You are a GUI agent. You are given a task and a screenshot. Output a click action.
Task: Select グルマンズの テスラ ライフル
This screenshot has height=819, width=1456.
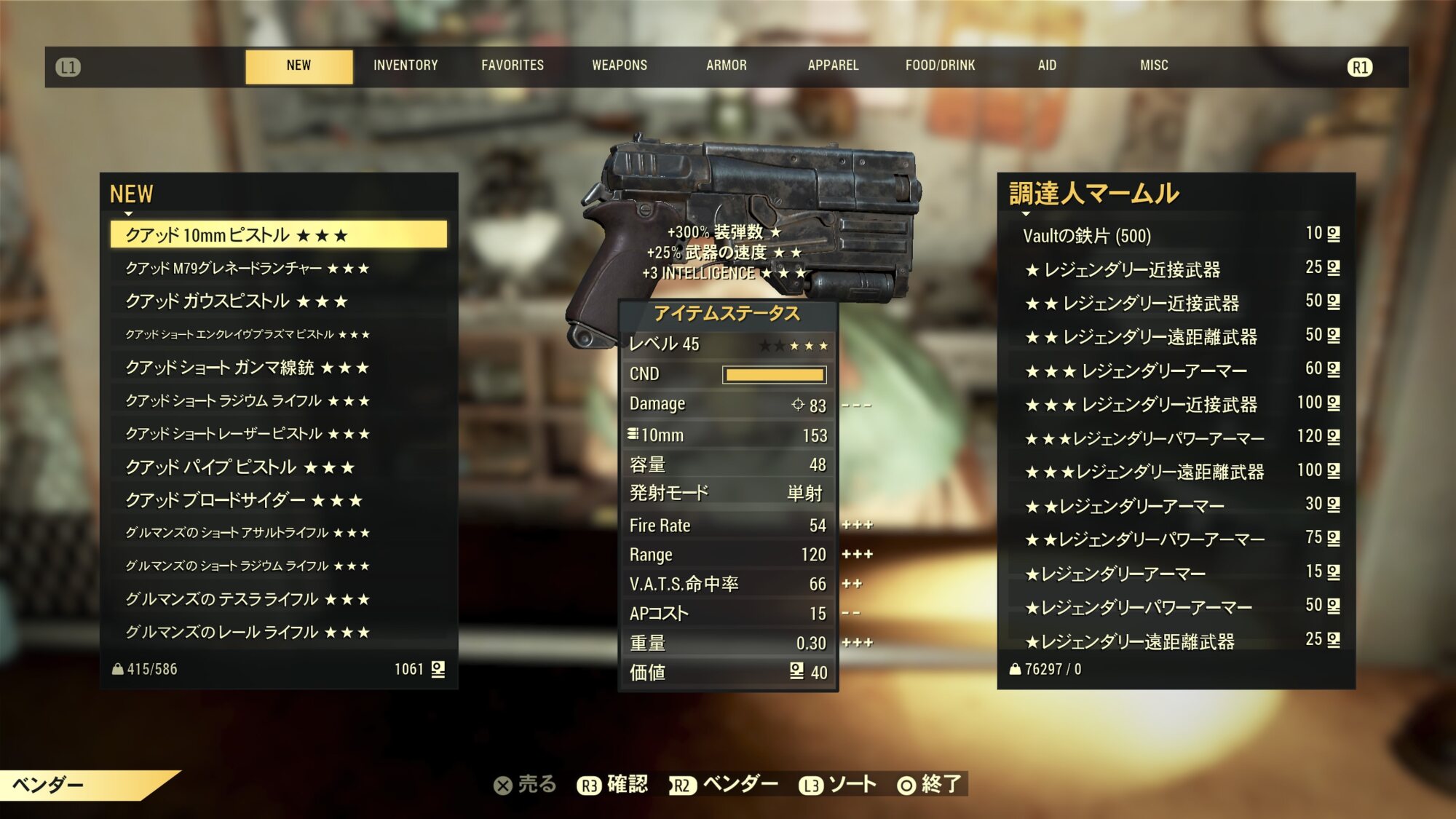click(248, 599)
